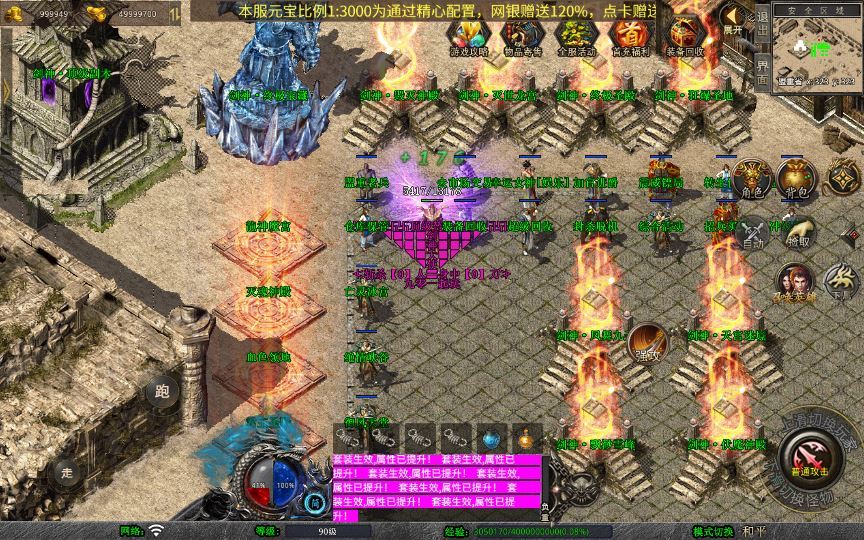
Task: Open the 首充福利 first-recharge bonus icon
Action: pyautogui.click(x=629, y=37)
